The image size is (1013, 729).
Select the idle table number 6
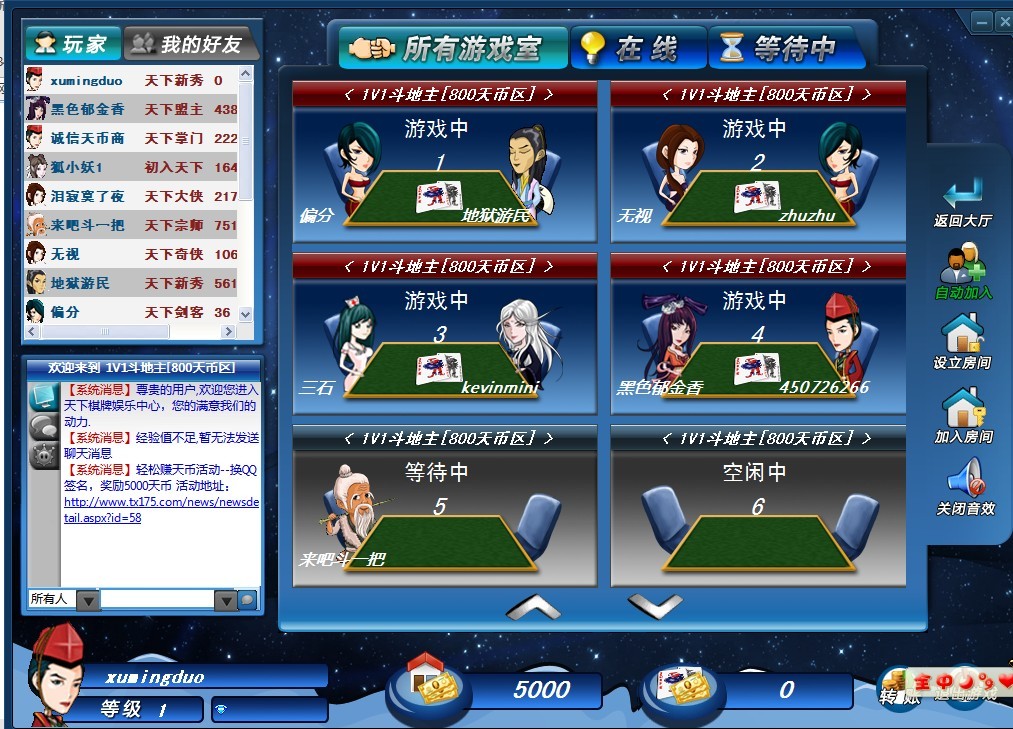pos(757,518)
